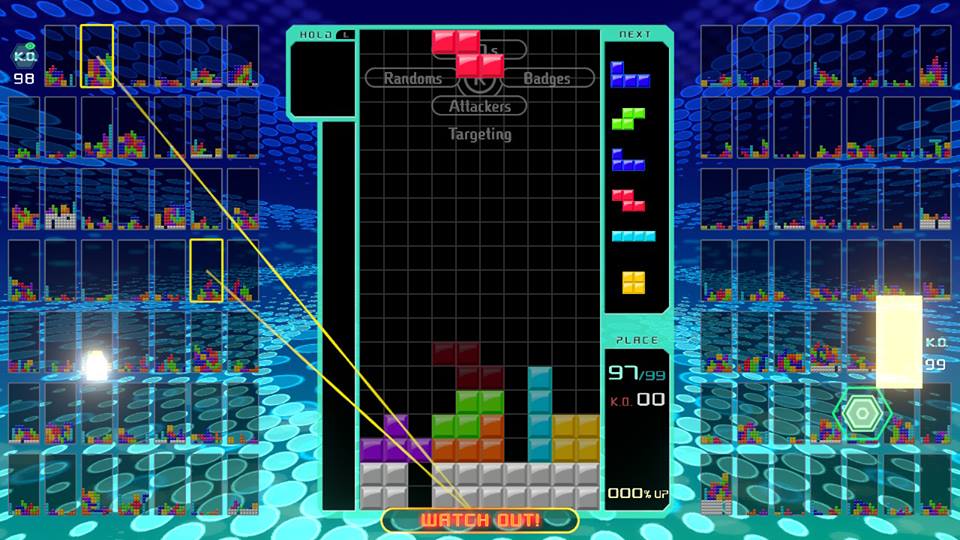This screenshot has width=960, height=540.
Task: Click the cyan I piece in Next queue
Action: click(x=634, y=237)
